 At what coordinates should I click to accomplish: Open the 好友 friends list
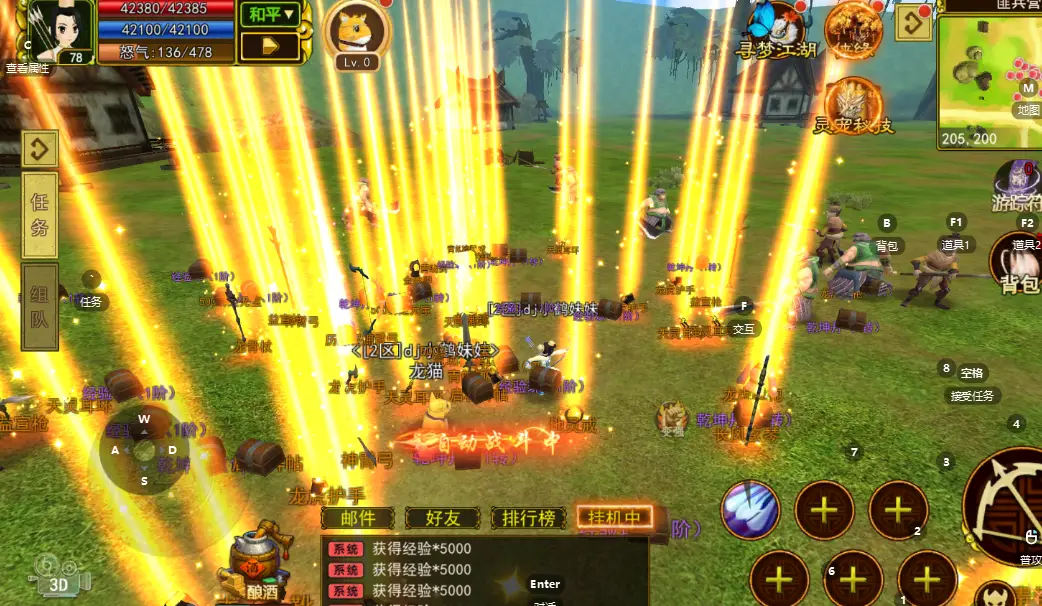443,518
